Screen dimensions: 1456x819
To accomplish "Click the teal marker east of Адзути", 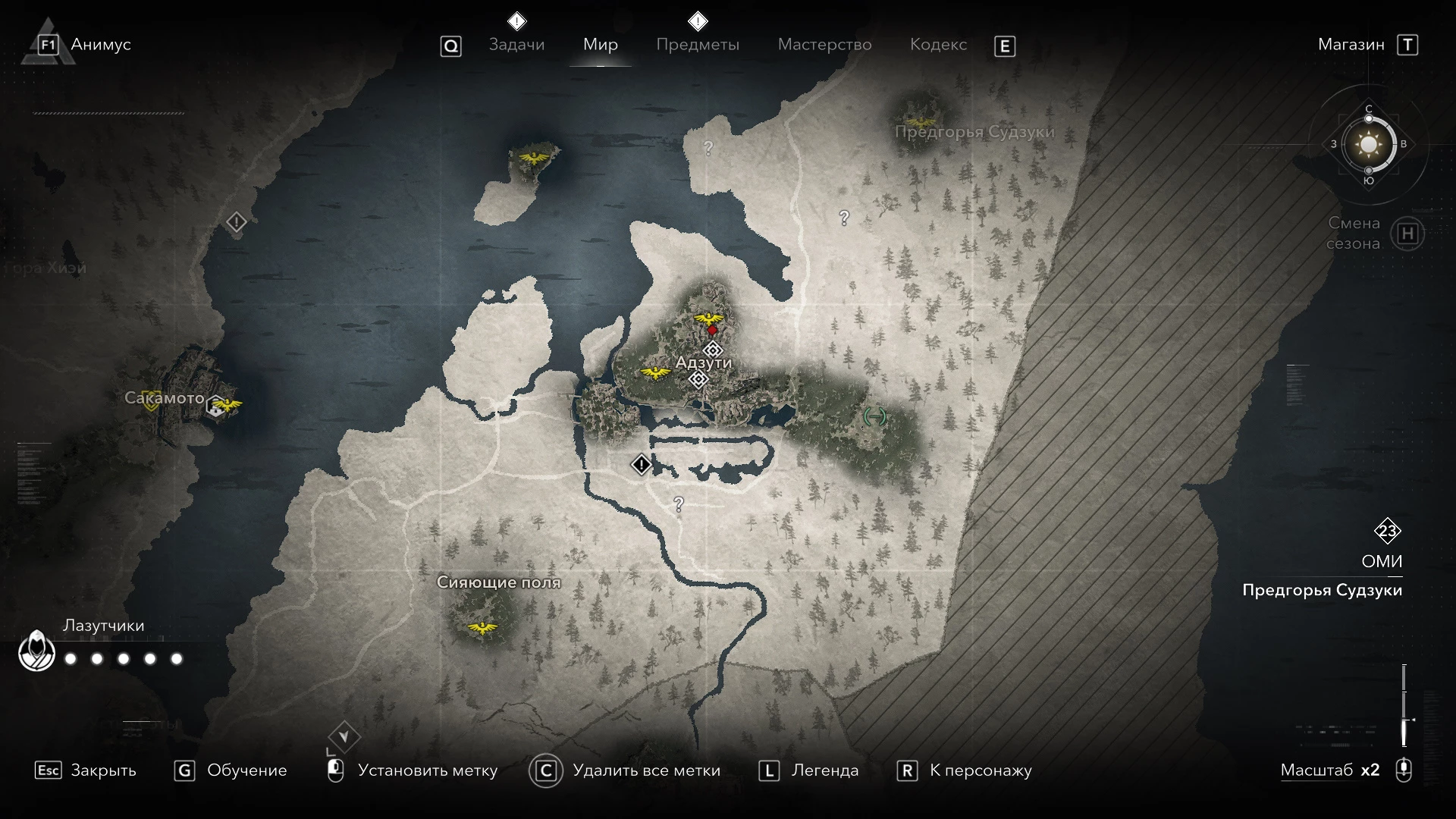I will (875, 416).
